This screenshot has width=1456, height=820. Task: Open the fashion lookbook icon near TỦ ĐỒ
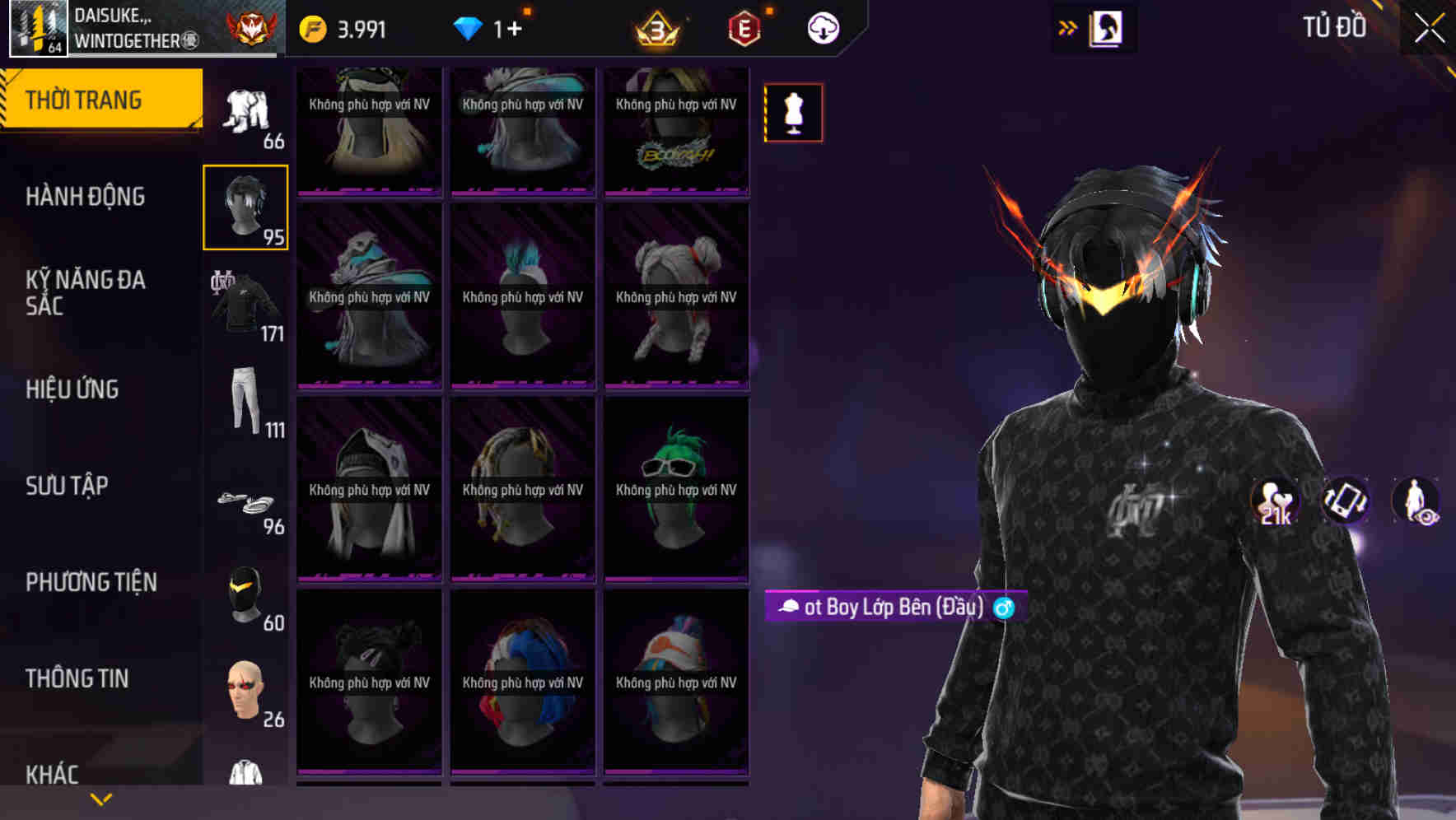pos(1106,27)
